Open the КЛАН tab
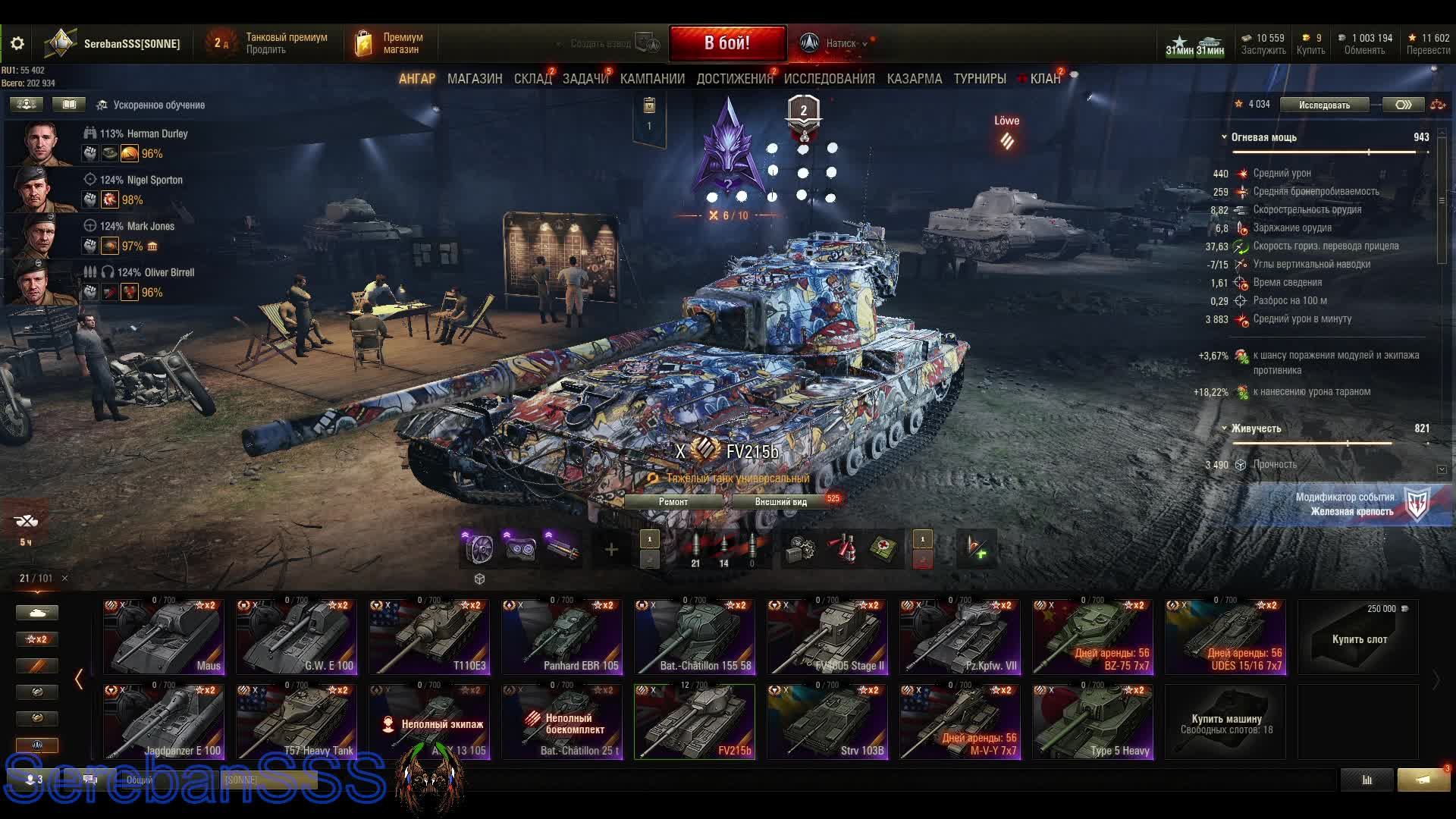Viewport: 1456px width, 819px height. (1044, 79)
